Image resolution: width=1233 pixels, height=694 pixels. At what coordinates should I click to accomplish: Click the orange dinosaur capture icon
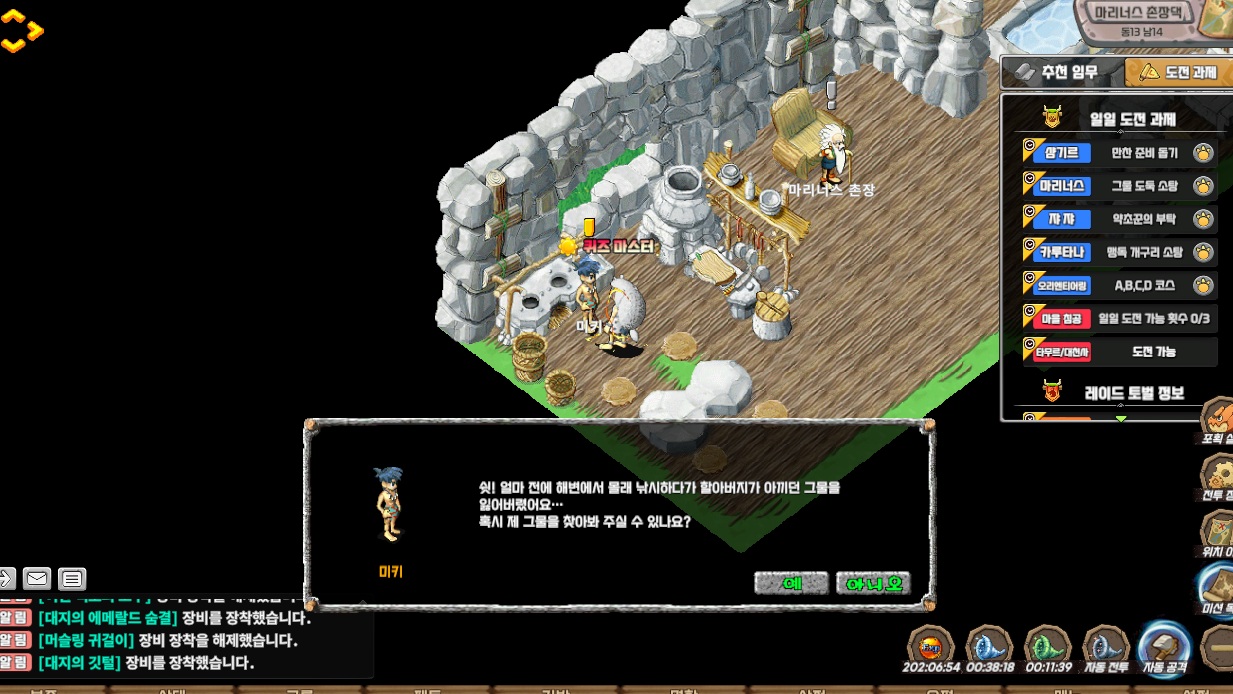(1218, 419)
